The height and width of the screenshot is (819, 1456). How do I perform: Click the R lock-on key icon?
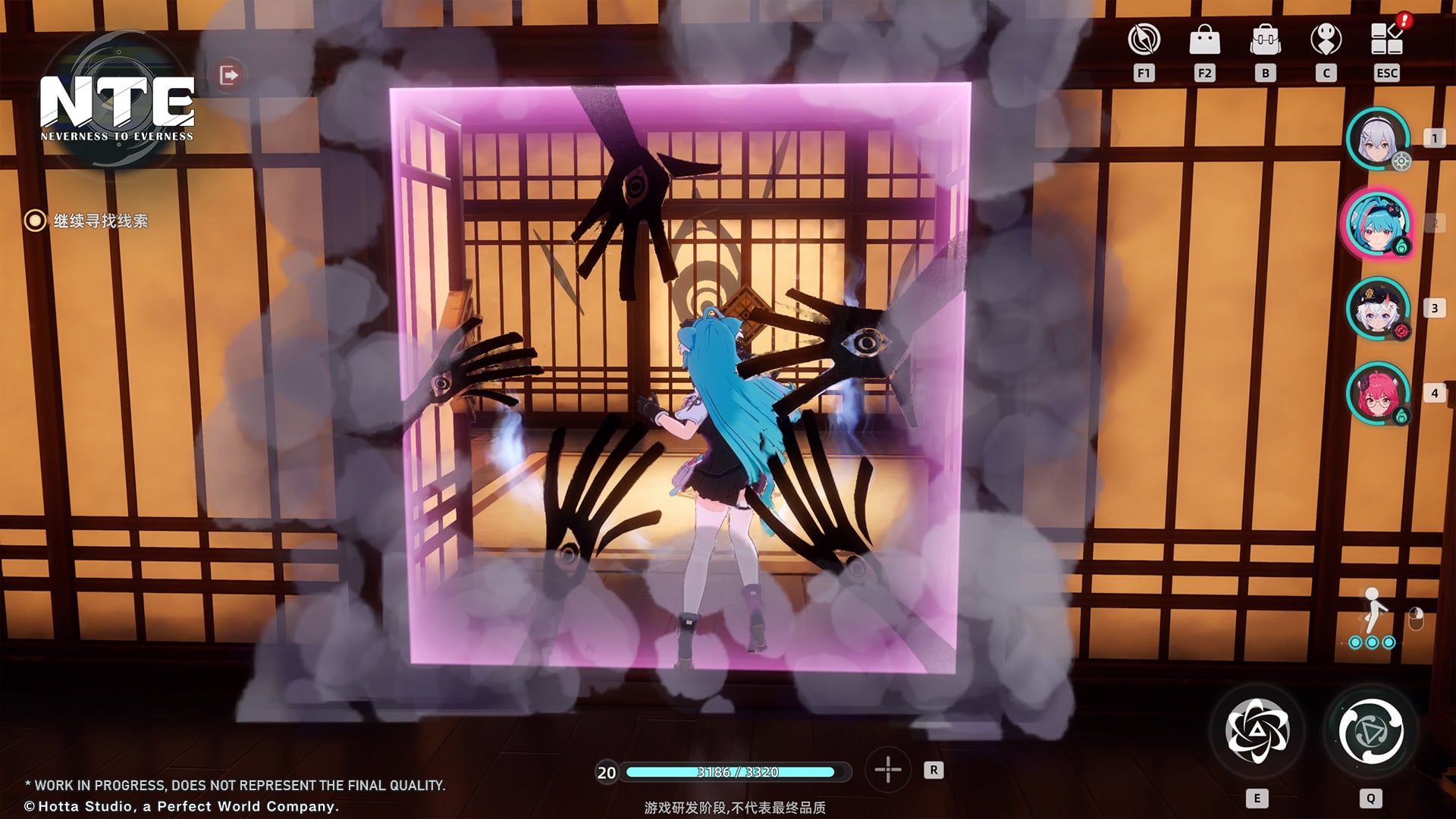(935, 770)
